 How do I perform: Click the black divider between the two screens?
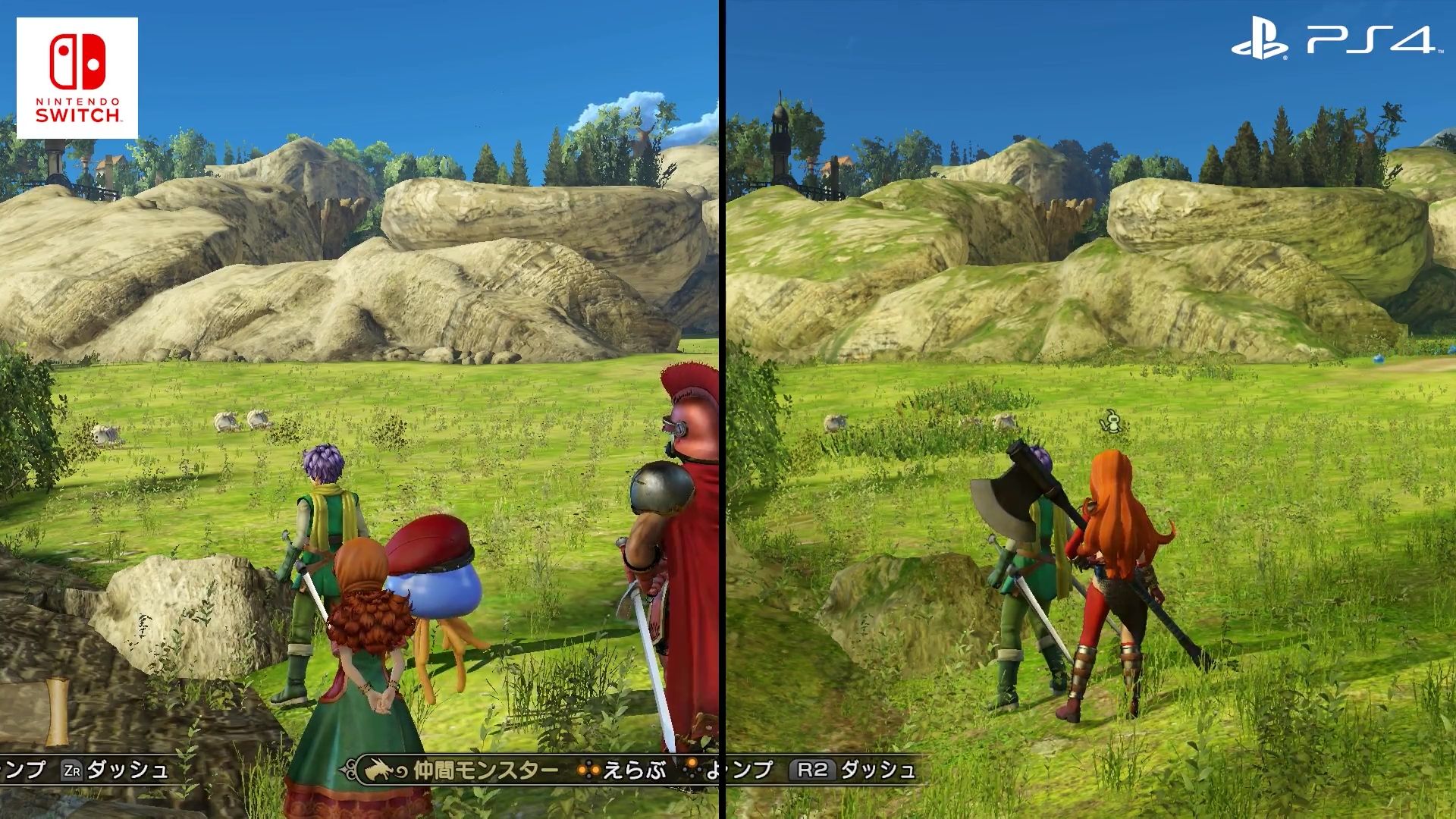click(x=722, y=409)
